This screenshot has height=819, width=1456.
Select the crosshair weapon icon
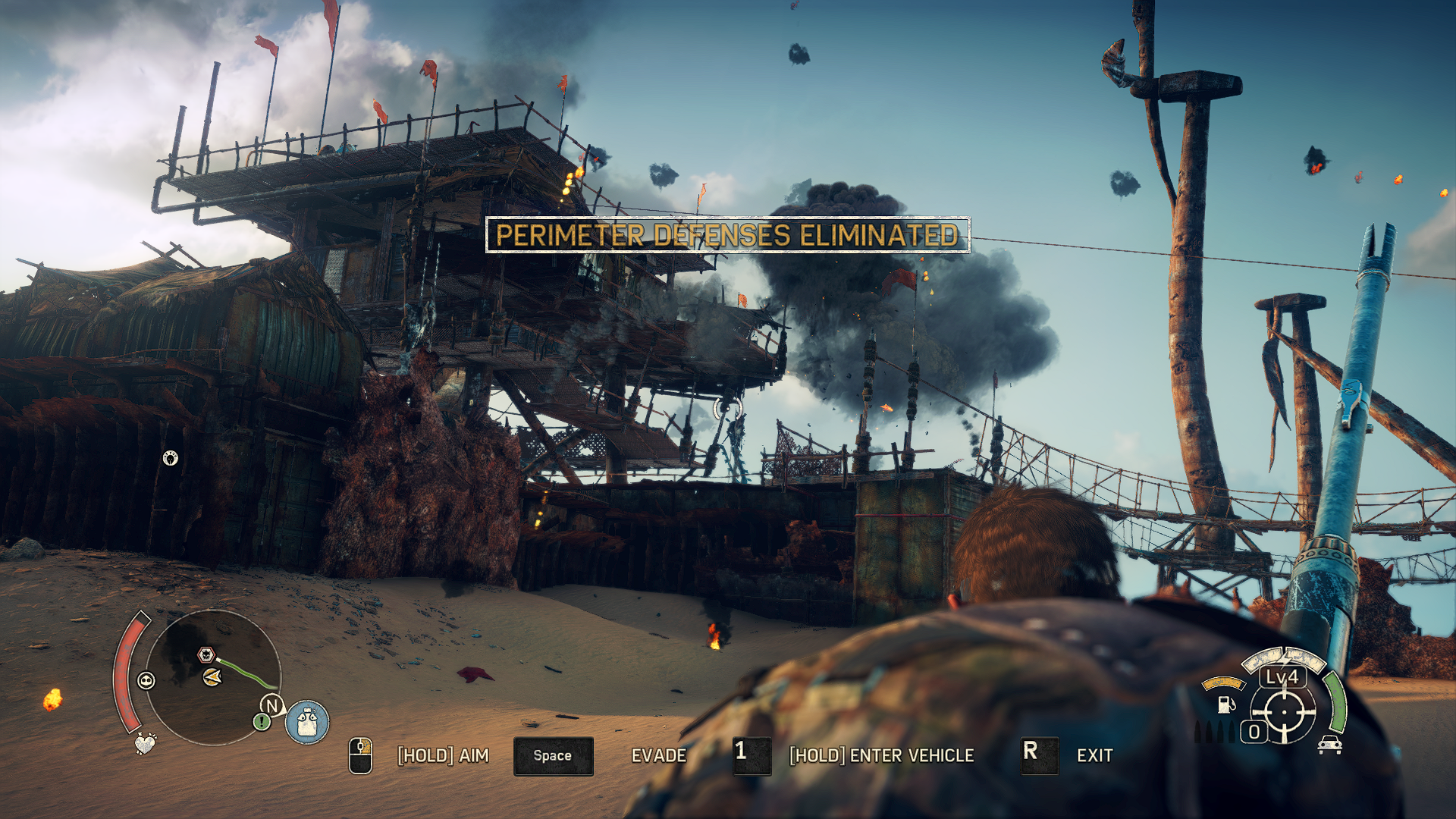tap(1284, 713)
